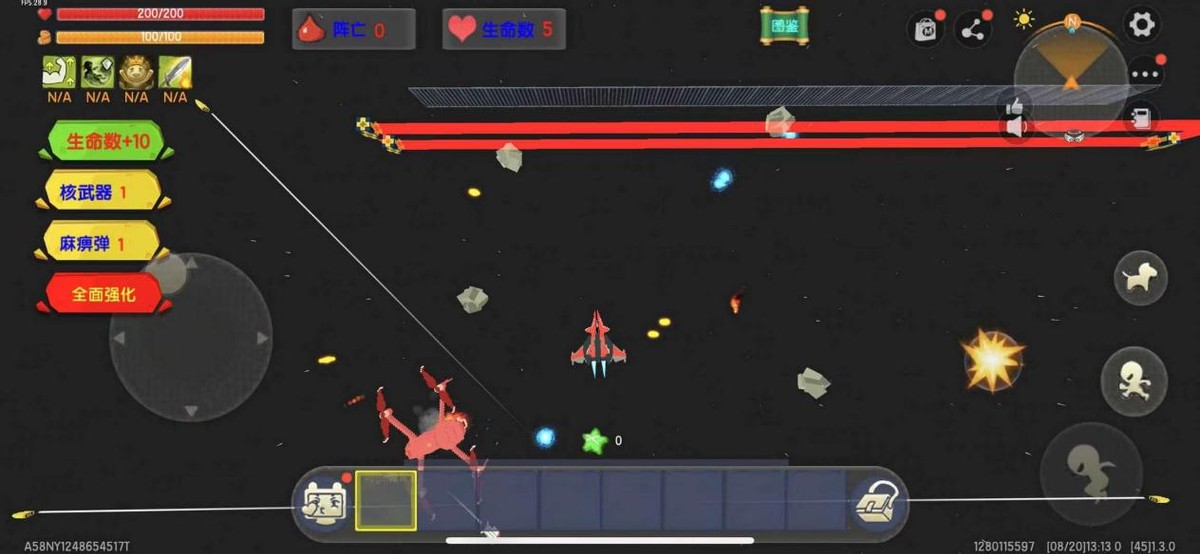Select the flaming sword skill icon
Image resolution: width=1200 pixels, height=554 pixels.
pos(175,73)
